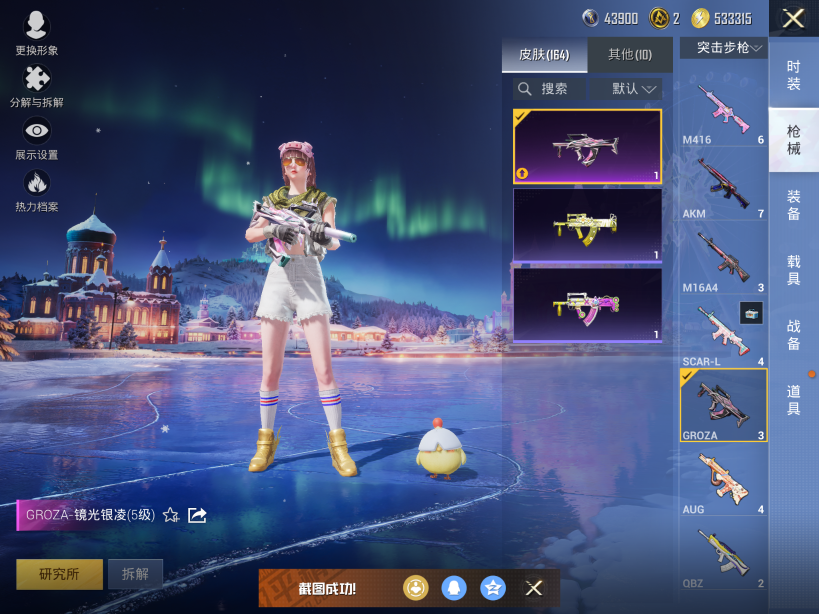The width and height of the screenshot is (819, 614).
Task: Switch to the 载具 vehicle tab
Action: pyautogui.click(x=793, y=269)
